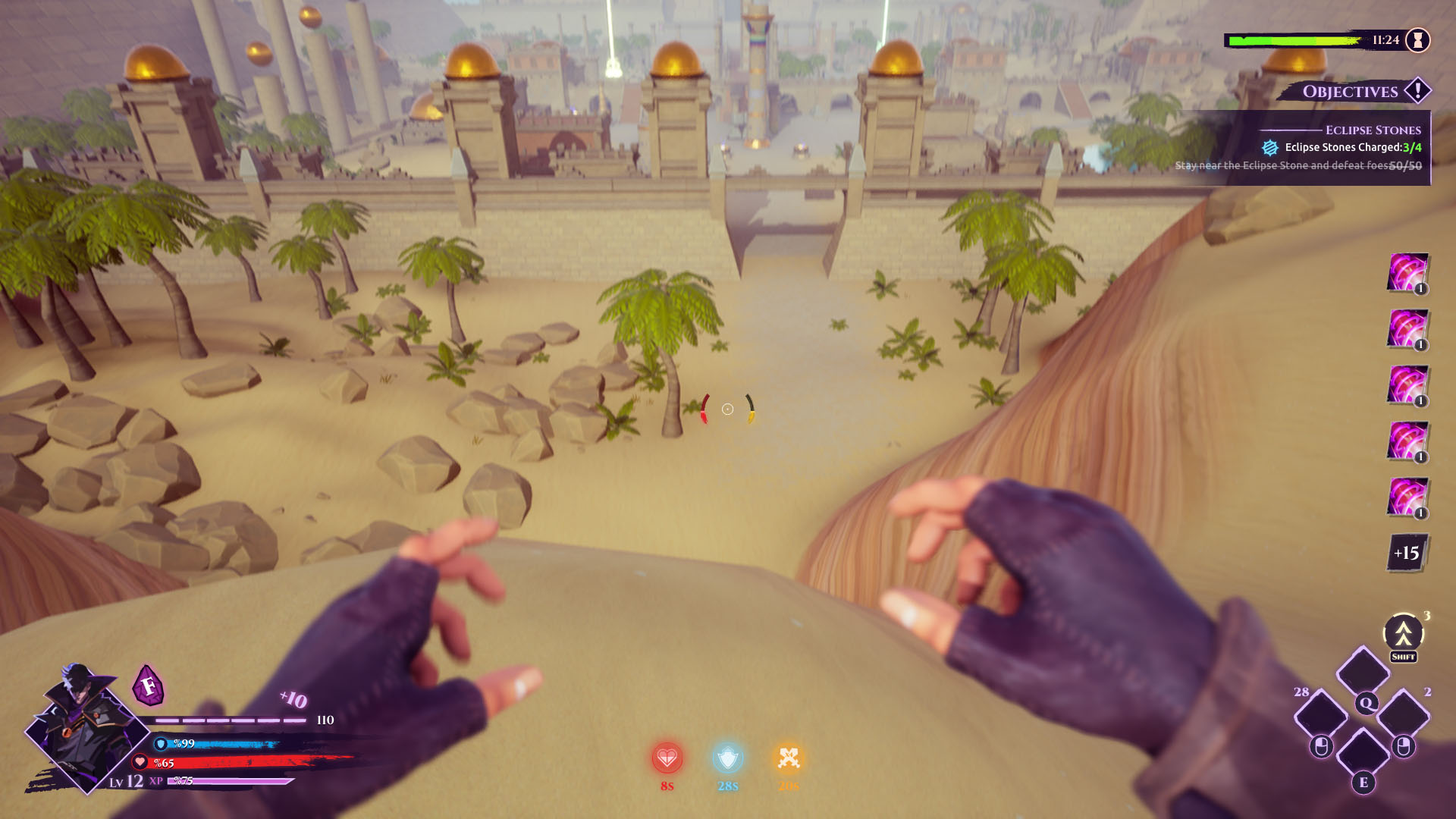
Task: Click the hourglass timer icon
Action: coord(1417,40)
